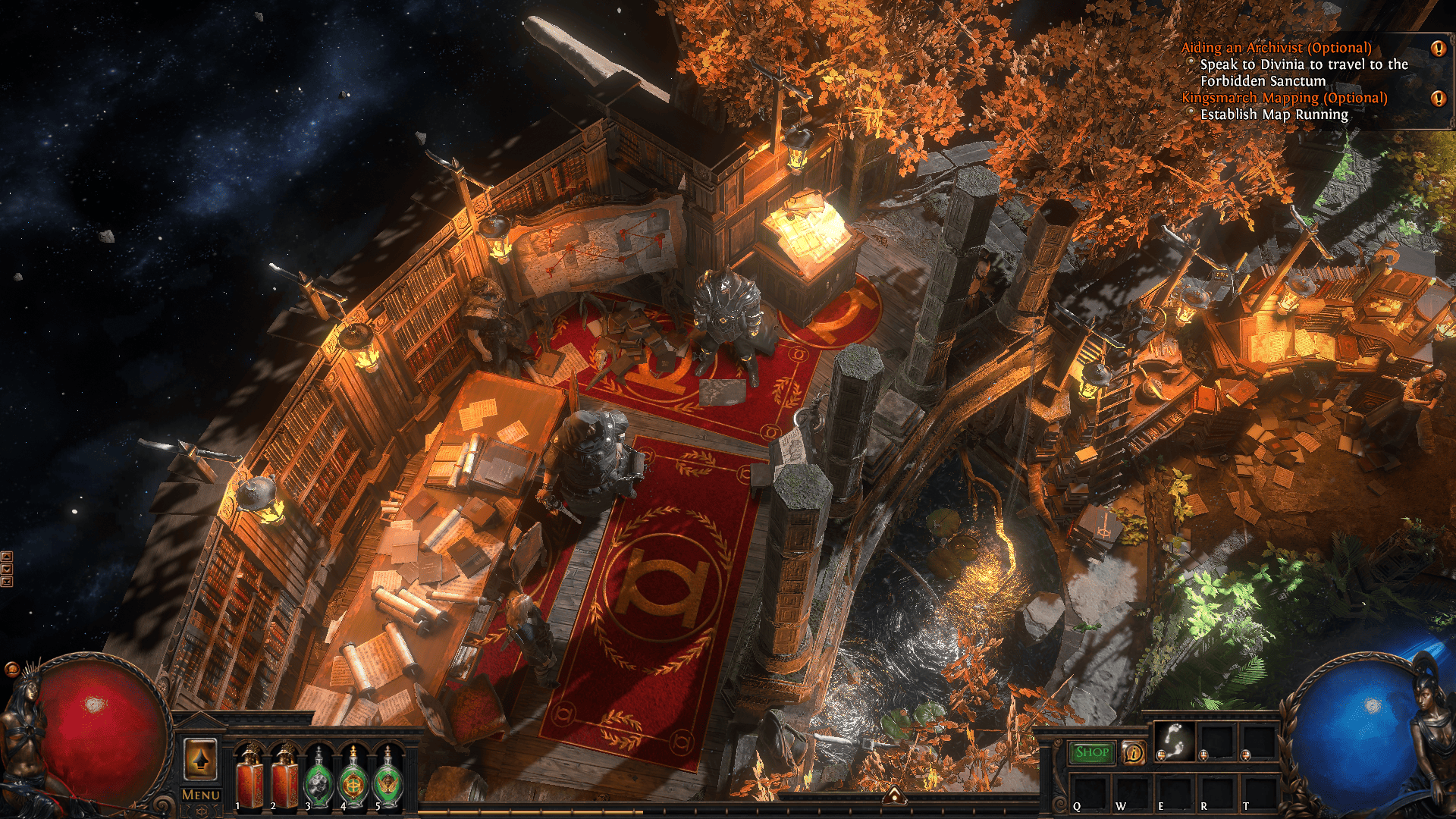Open the chat bubble icon

(x=11, y=669)
